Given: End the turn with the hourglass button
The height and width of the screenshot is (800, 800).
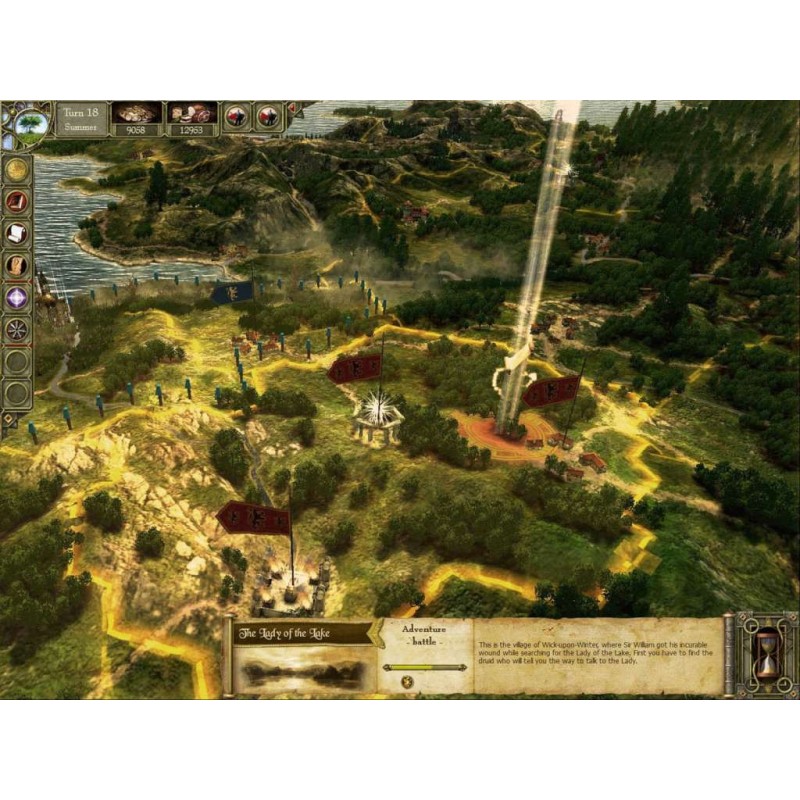Looking at the screenshot, I should [767, 656].
